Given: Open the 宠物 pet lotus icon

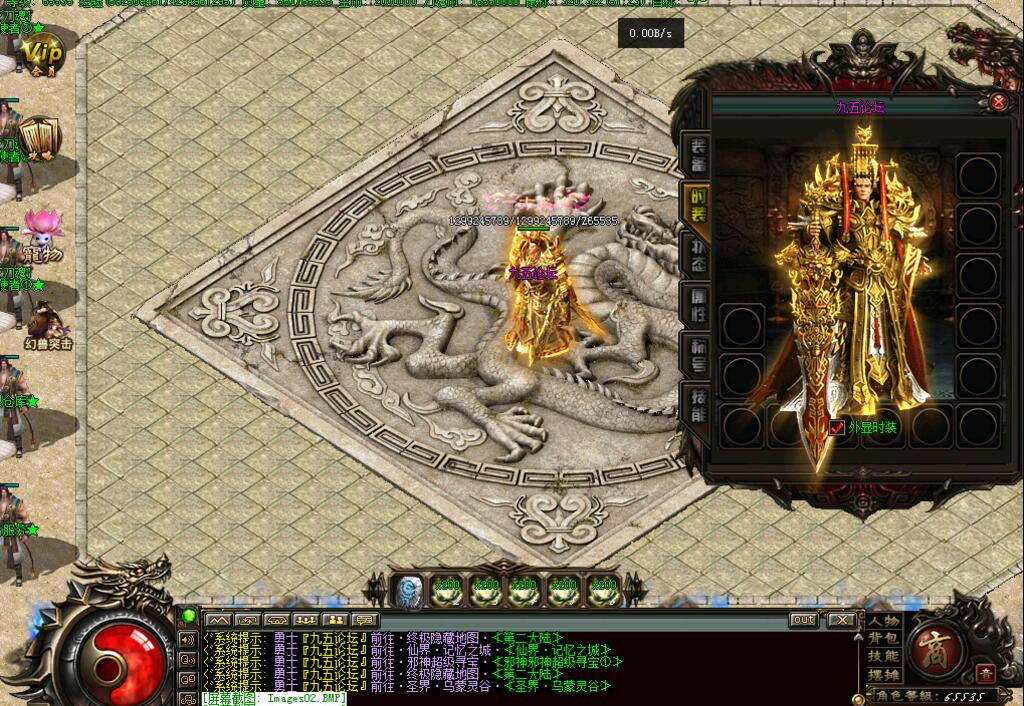Looking at the screenshot, I should (41, 234).
